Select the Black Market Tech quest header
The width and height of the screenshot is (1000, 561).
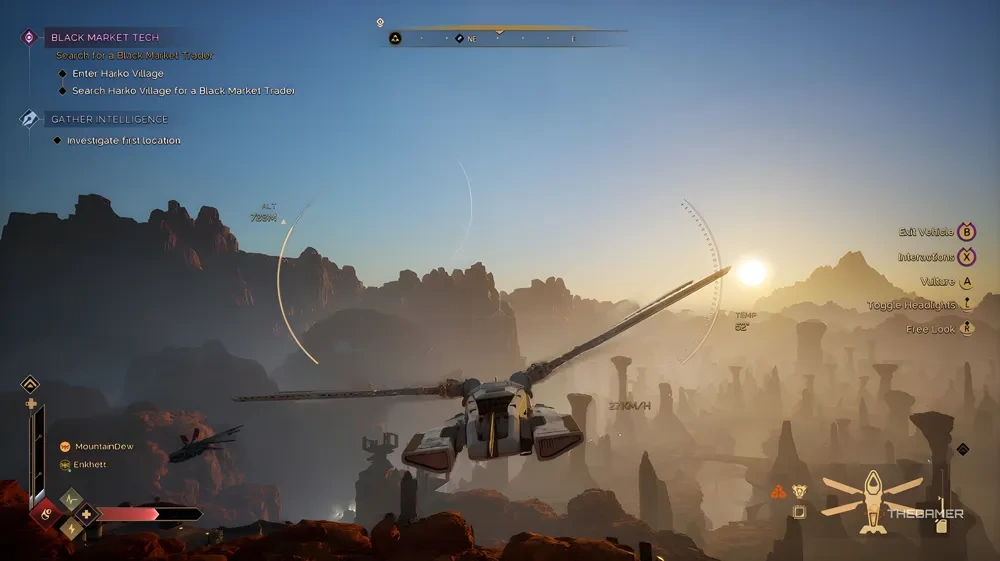coord(105,37)
